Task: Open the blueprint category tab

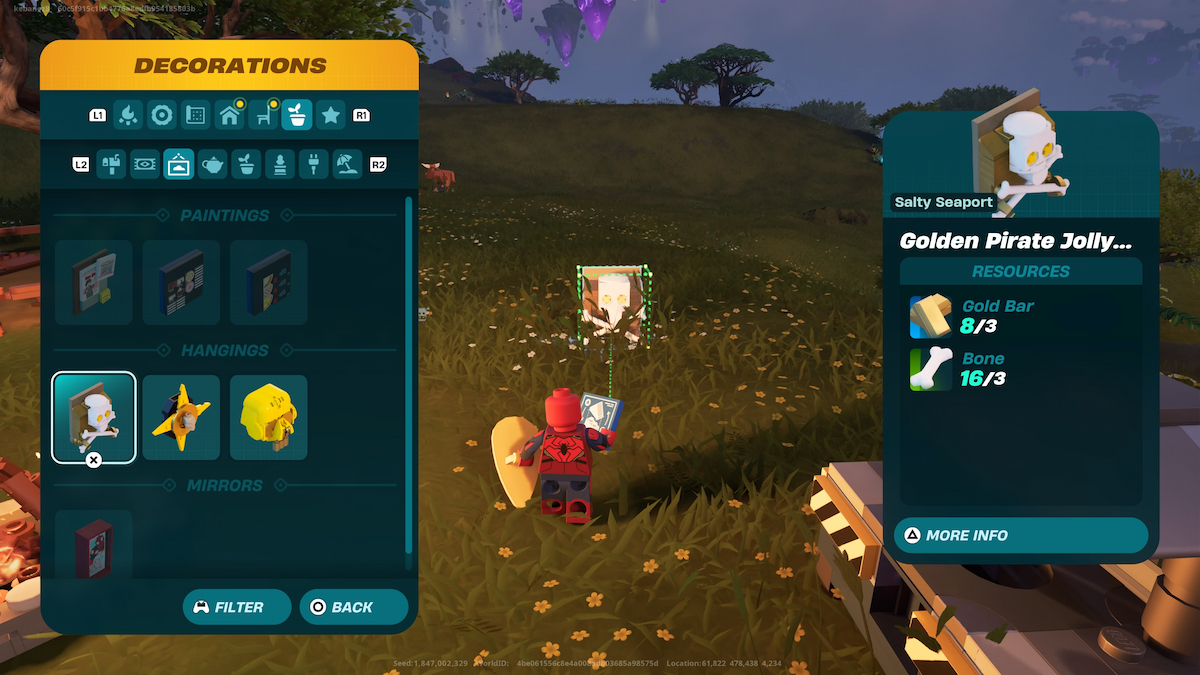Action: [x=196, y=115]
